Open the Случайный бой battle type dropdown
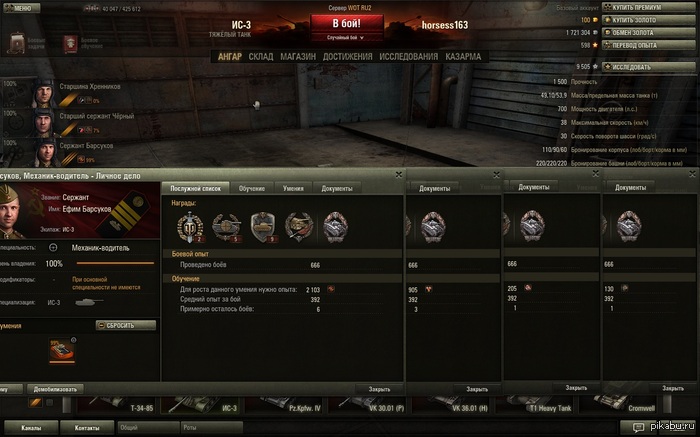The image size is (700, 437). coord(349,37)
